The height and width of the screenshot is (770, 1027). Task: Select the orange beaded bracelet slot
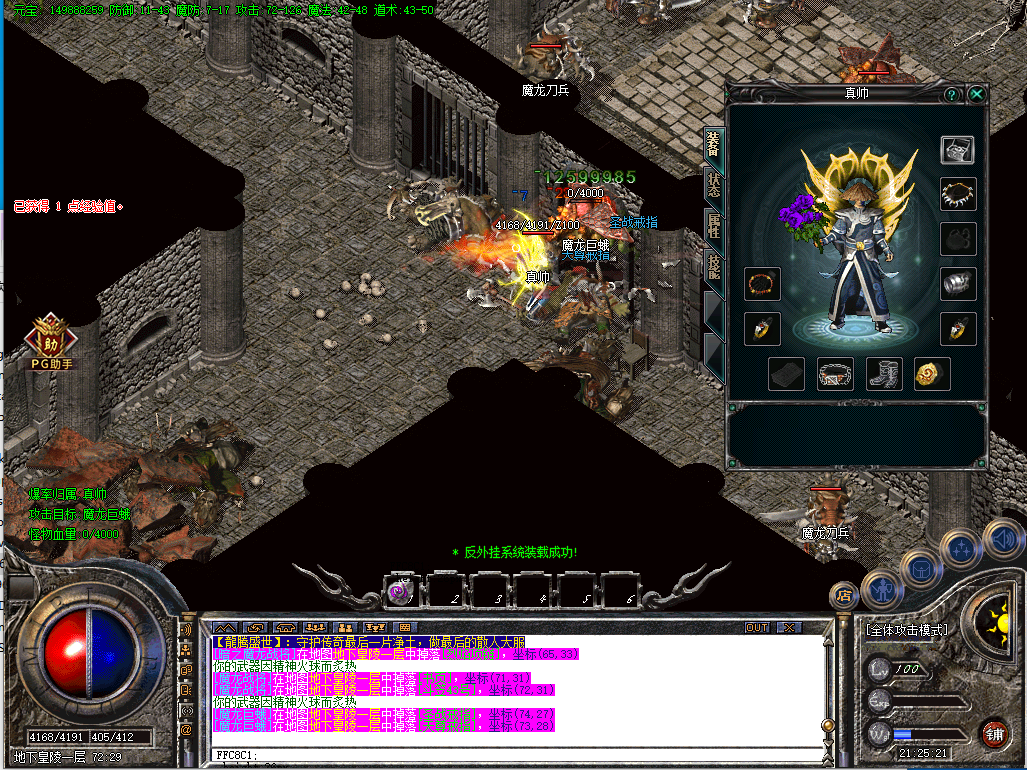click(762, 284)
